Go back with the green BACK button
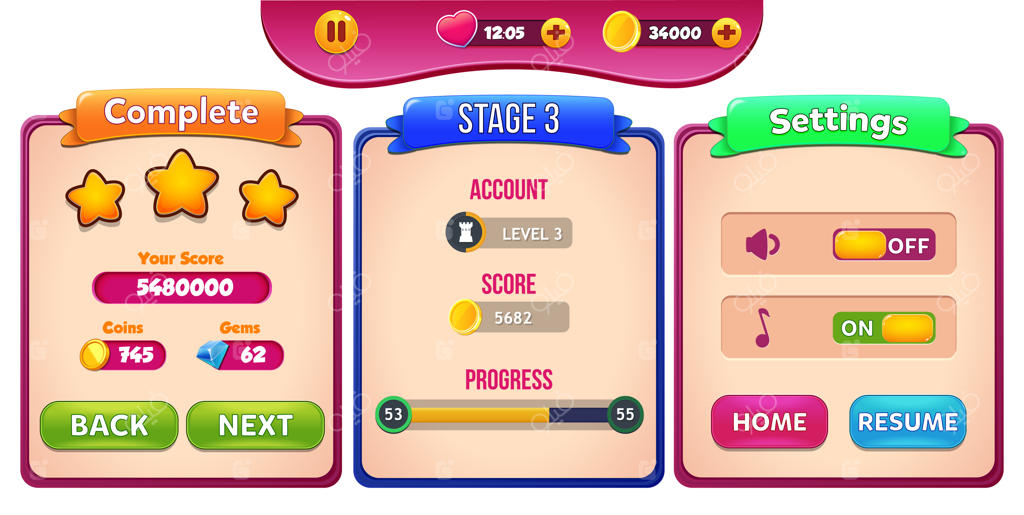This screenshot has width=1024, height=515. pos(109,425)
